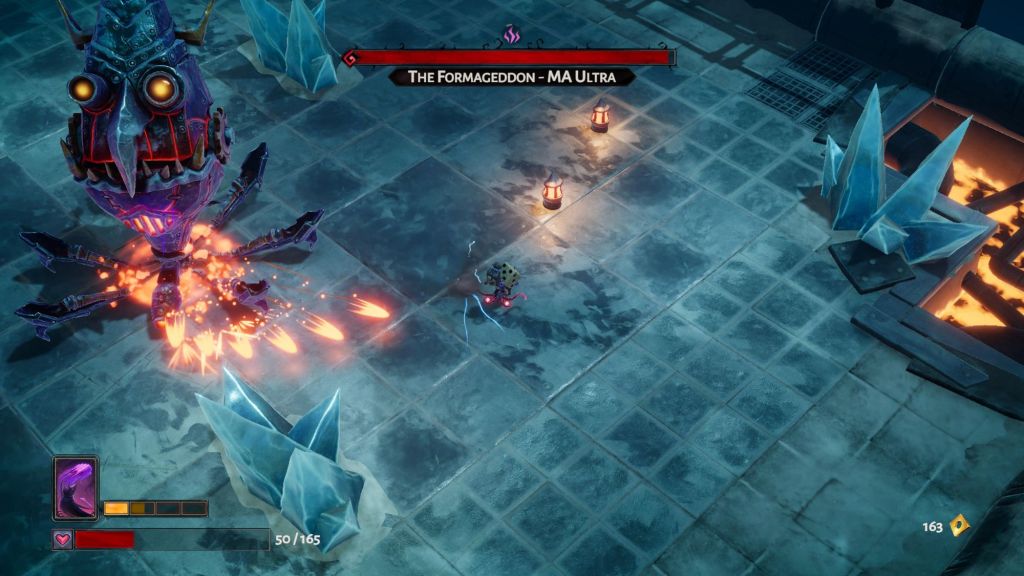
Task: Click the gold currency icon
Action: click(959, 525)
